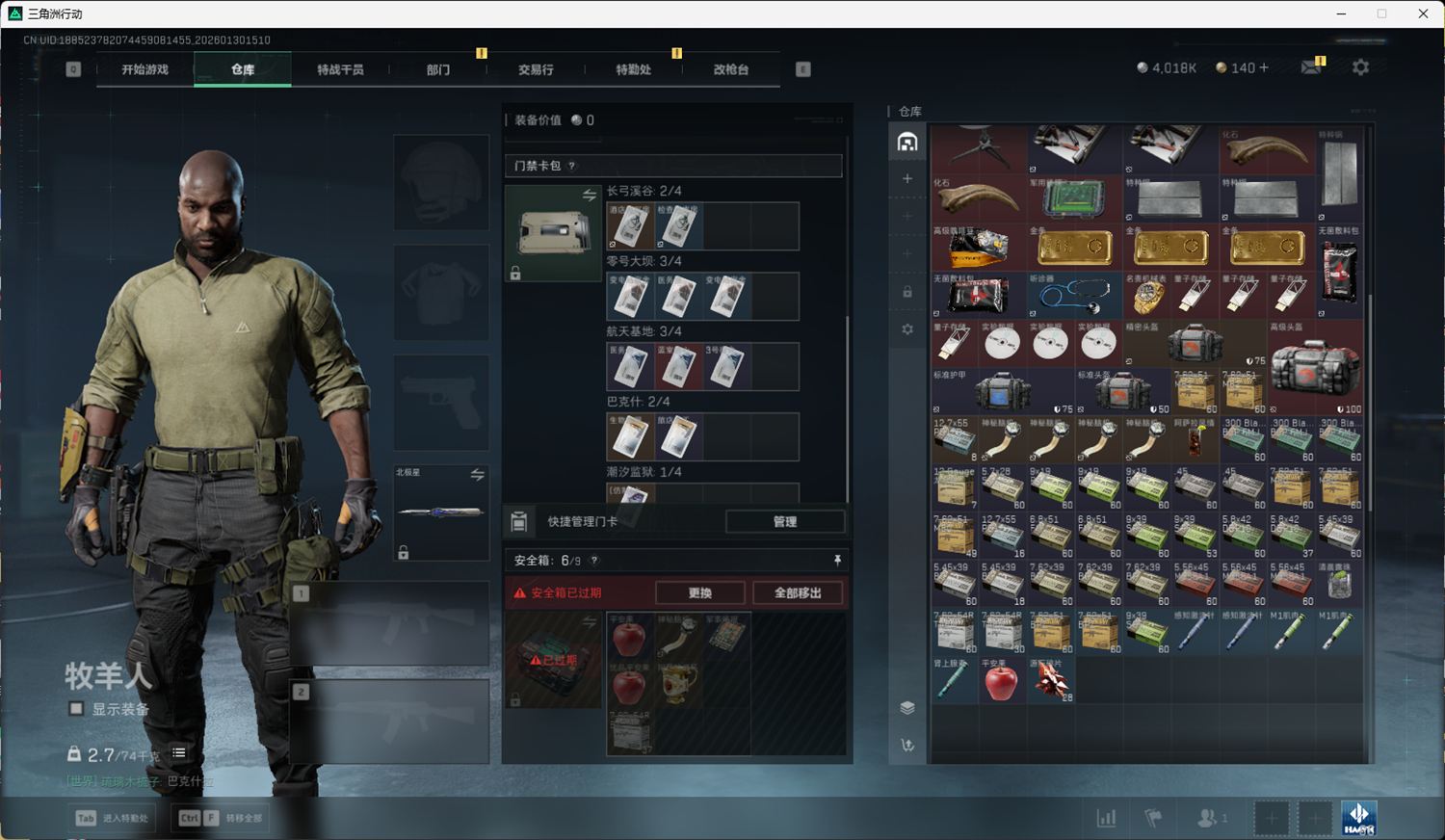Viewport: 1445px width, 840px height.
Task: Pick the gold watch item in the warehouse
Action: (x=1146, y=296)
